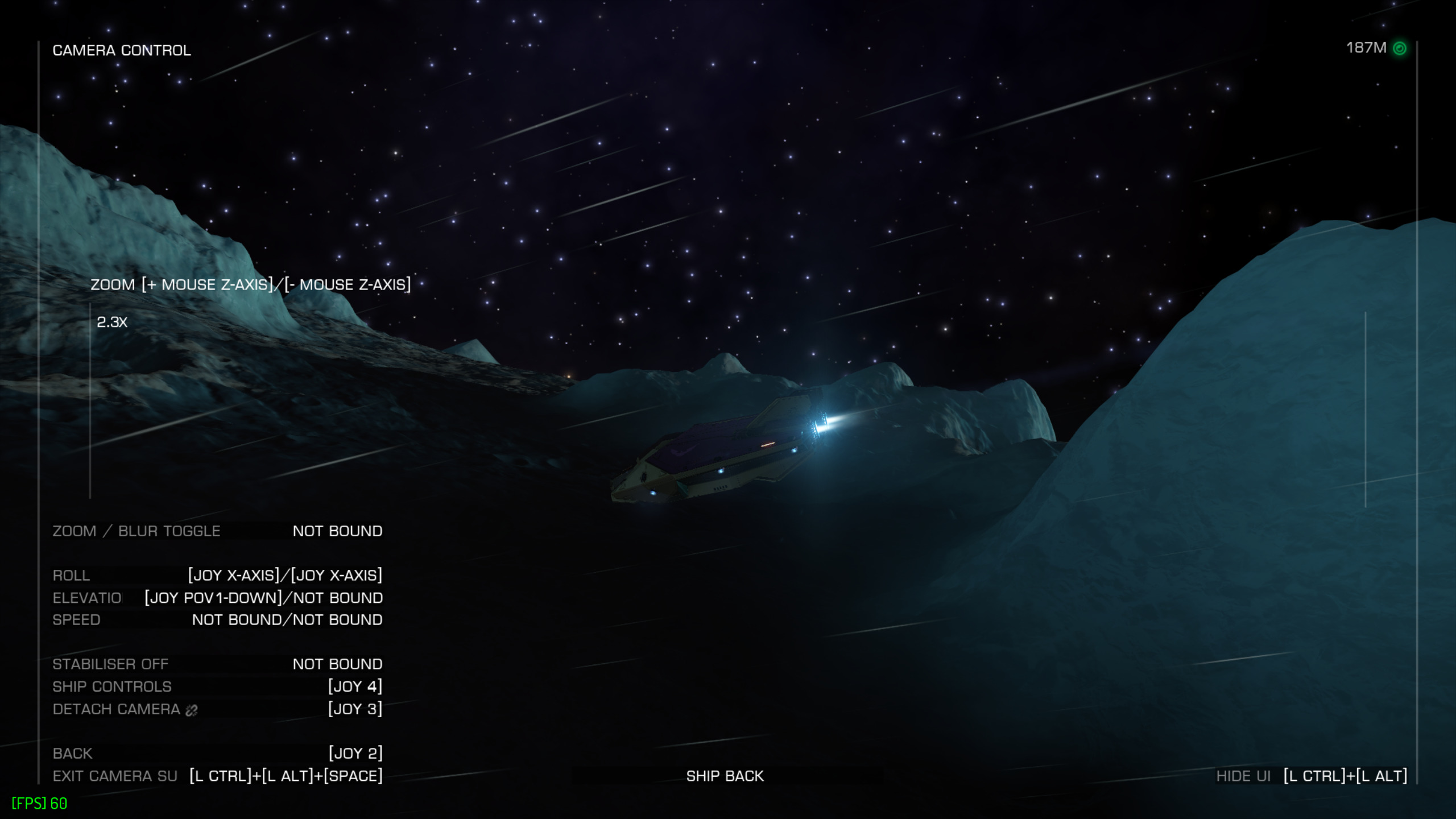The image size is (1456, 819).
Task: Toggle the Stabiliser Off option
Action: 217,664
